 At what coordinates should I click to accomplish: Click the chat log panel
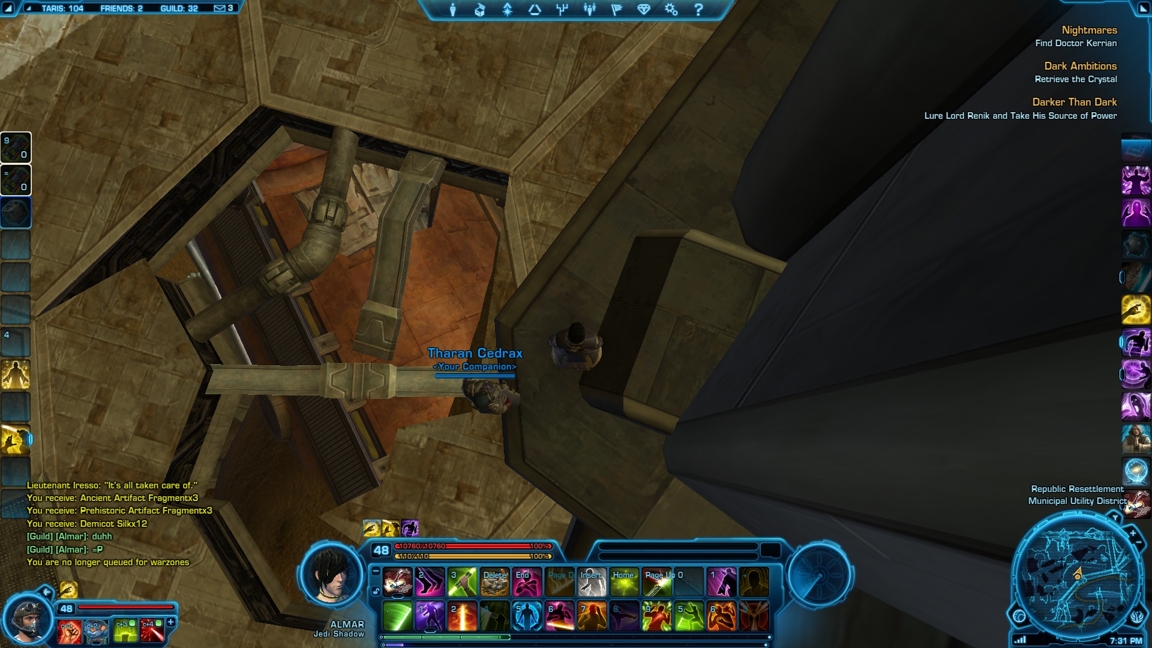[x=120, y=523]
